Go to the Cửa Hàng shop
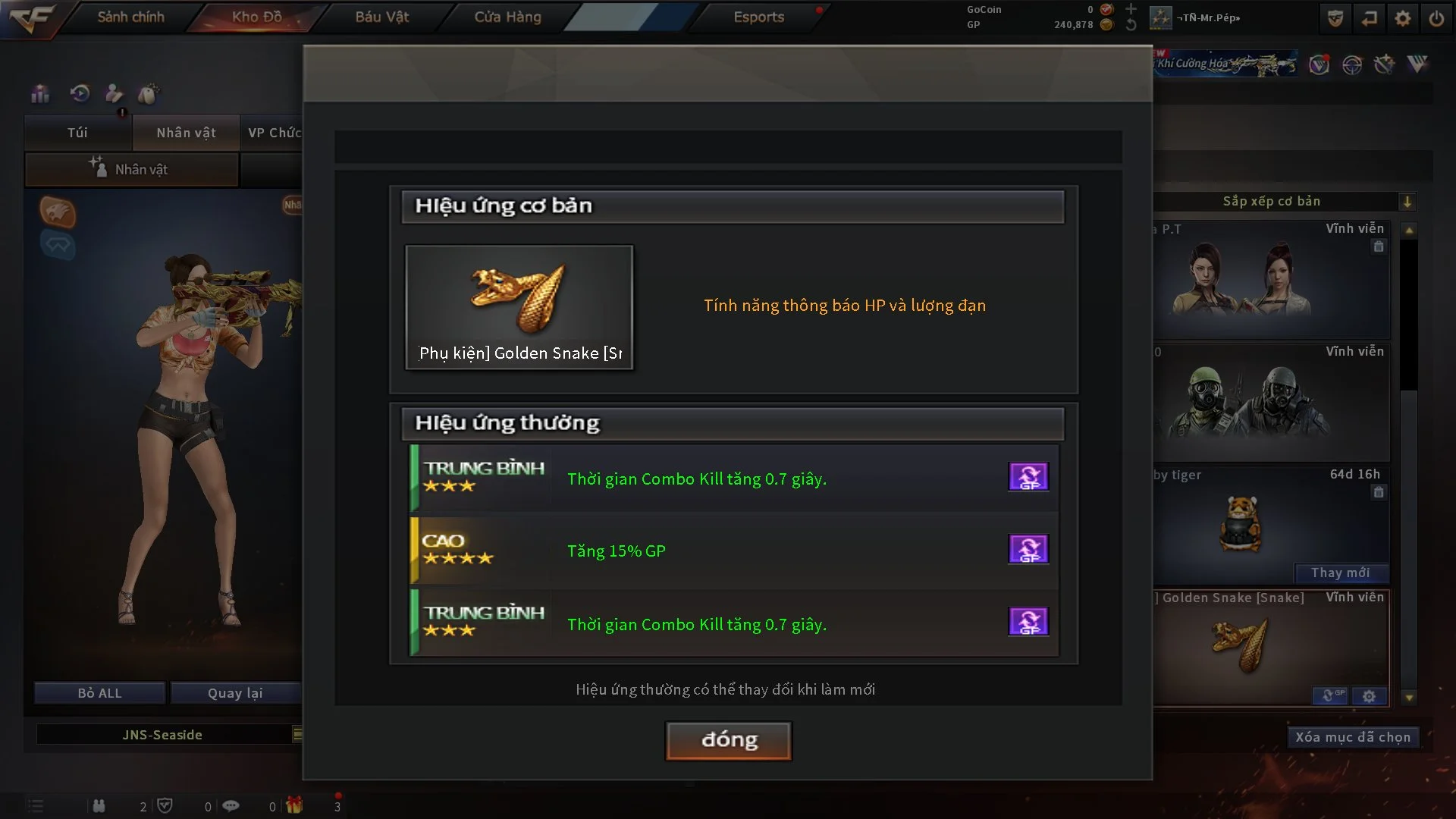 point(507,17)
